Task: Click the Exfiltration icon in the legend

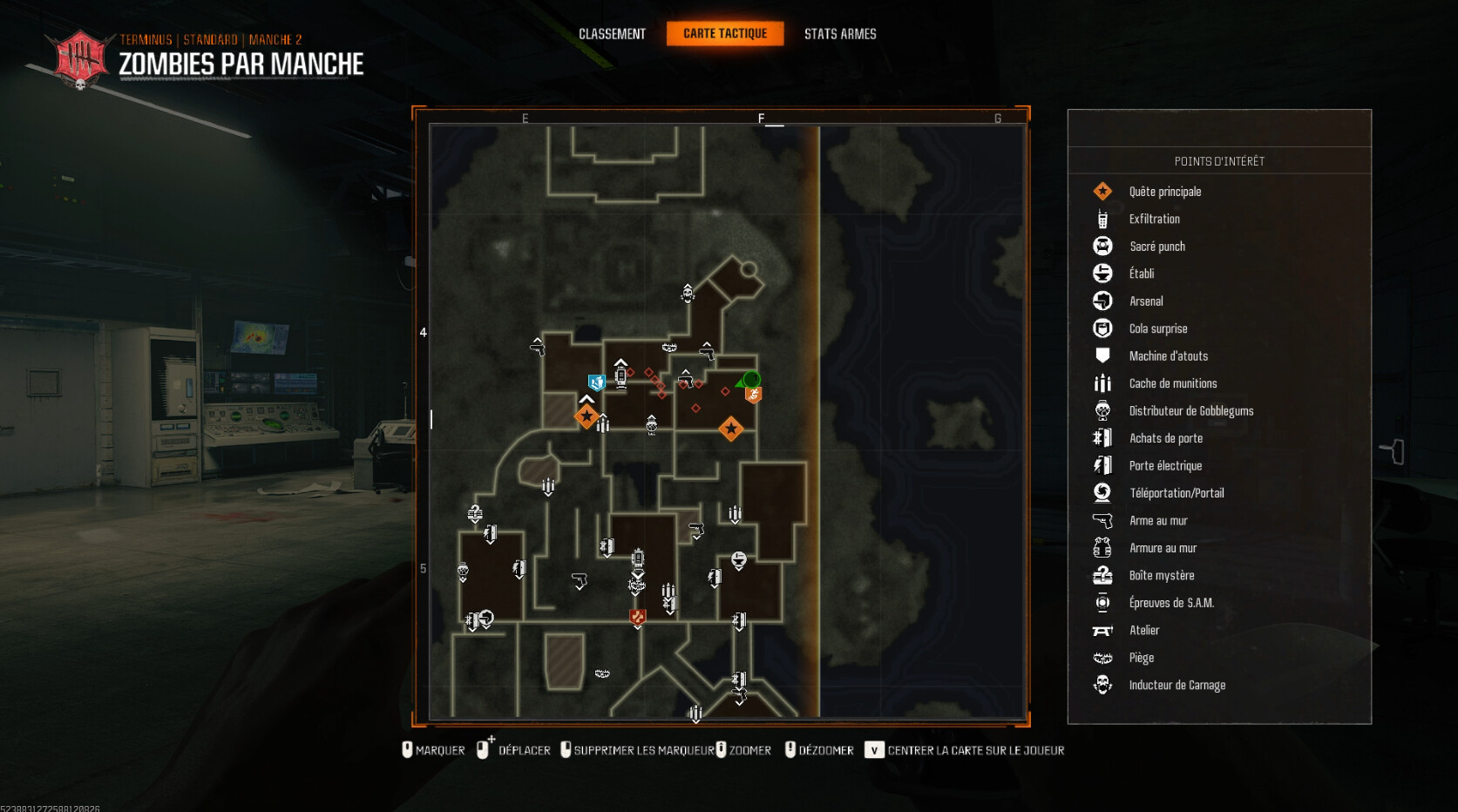Action: point(1102,219)
